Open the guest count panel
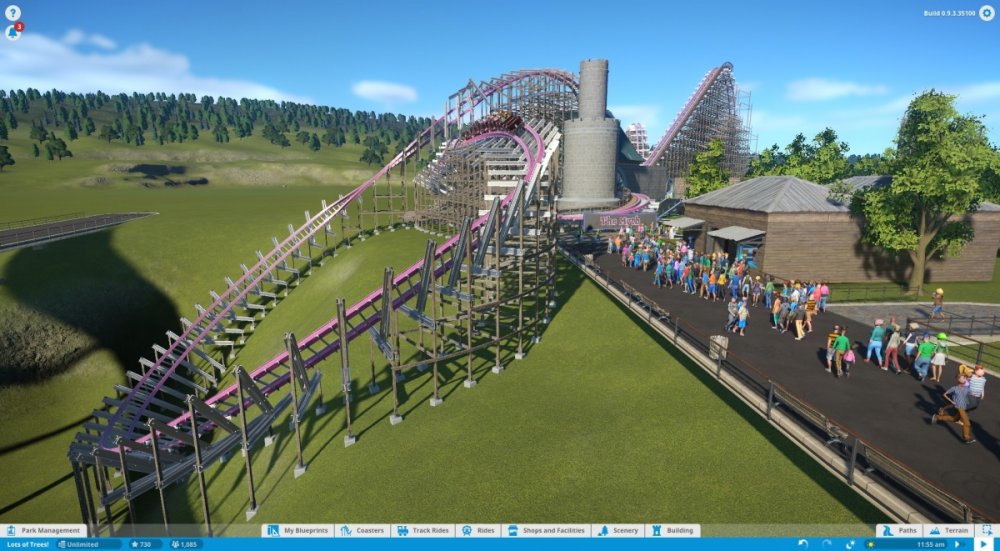 (x=186, y=544)
